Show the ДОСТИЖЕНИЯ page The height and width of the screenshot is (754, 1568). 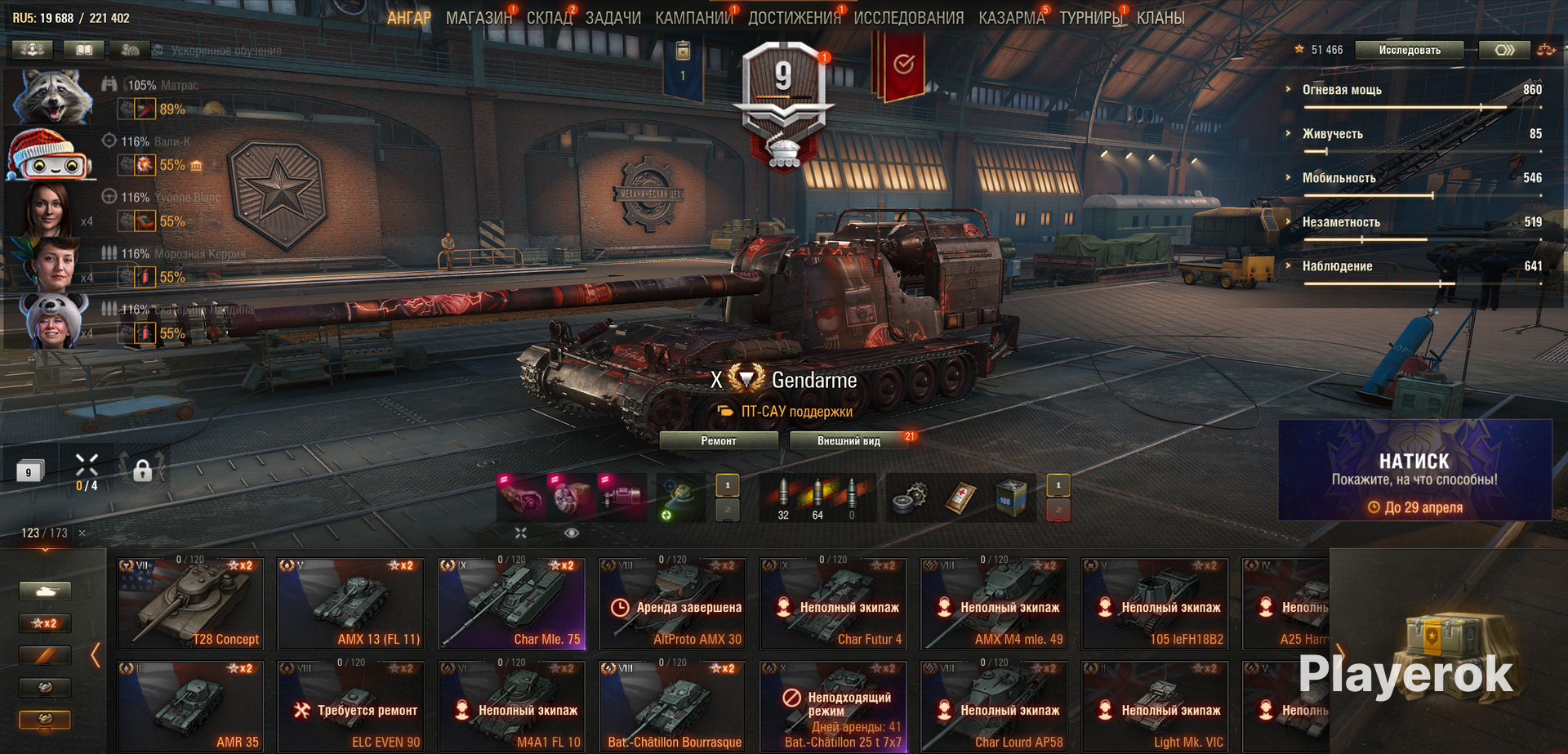(793, 18)
